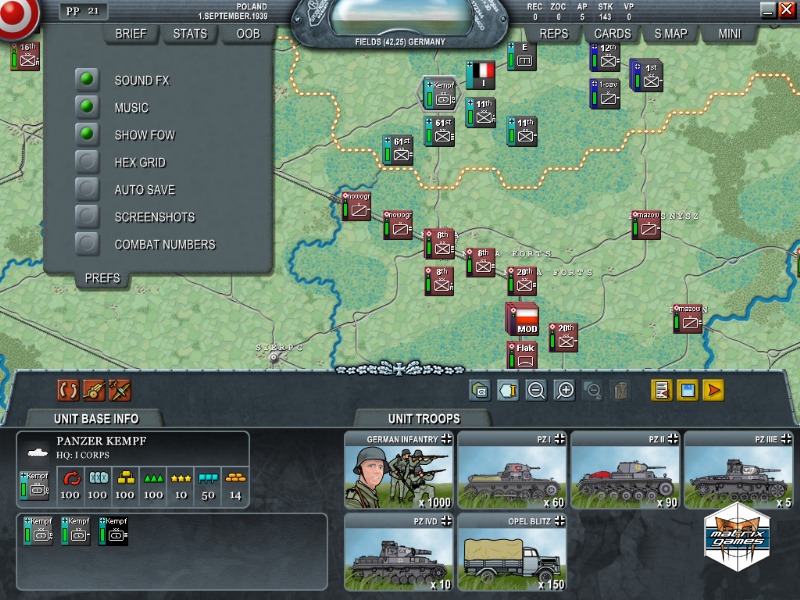Image resolution: width=800 pixels, height=600 pixels.
Task: Show the MINI map tab
Action: pyautogui.click(x=729, y=34)
